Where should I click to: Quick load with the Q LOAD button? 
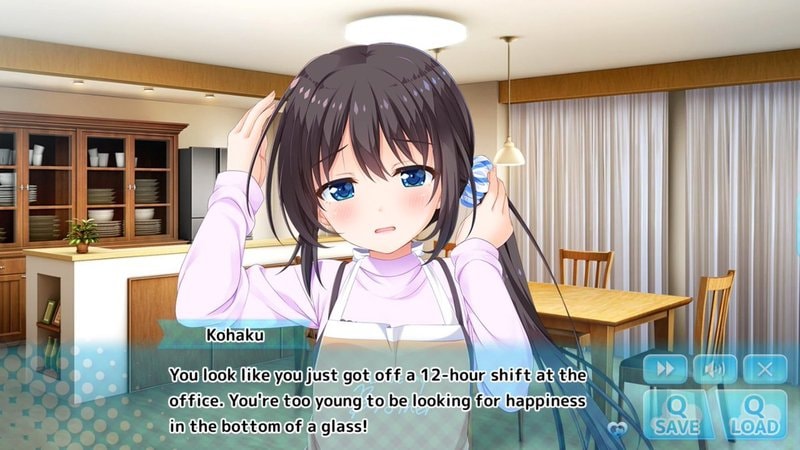coord(754,415)
